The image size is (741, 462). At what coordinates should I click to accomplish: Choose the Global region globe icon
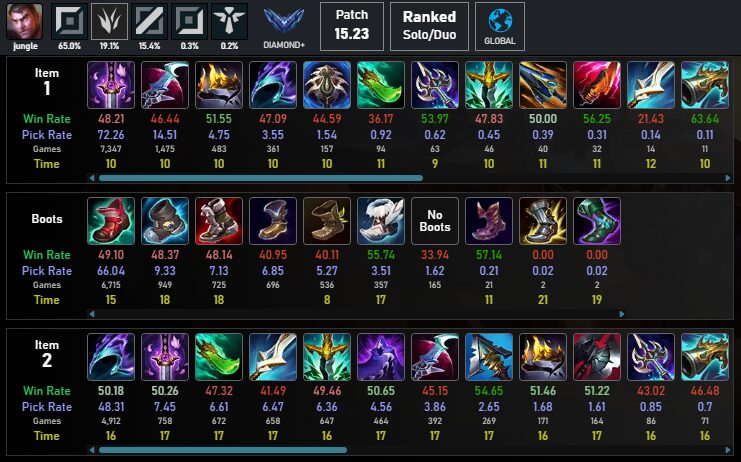click(499, 24)
